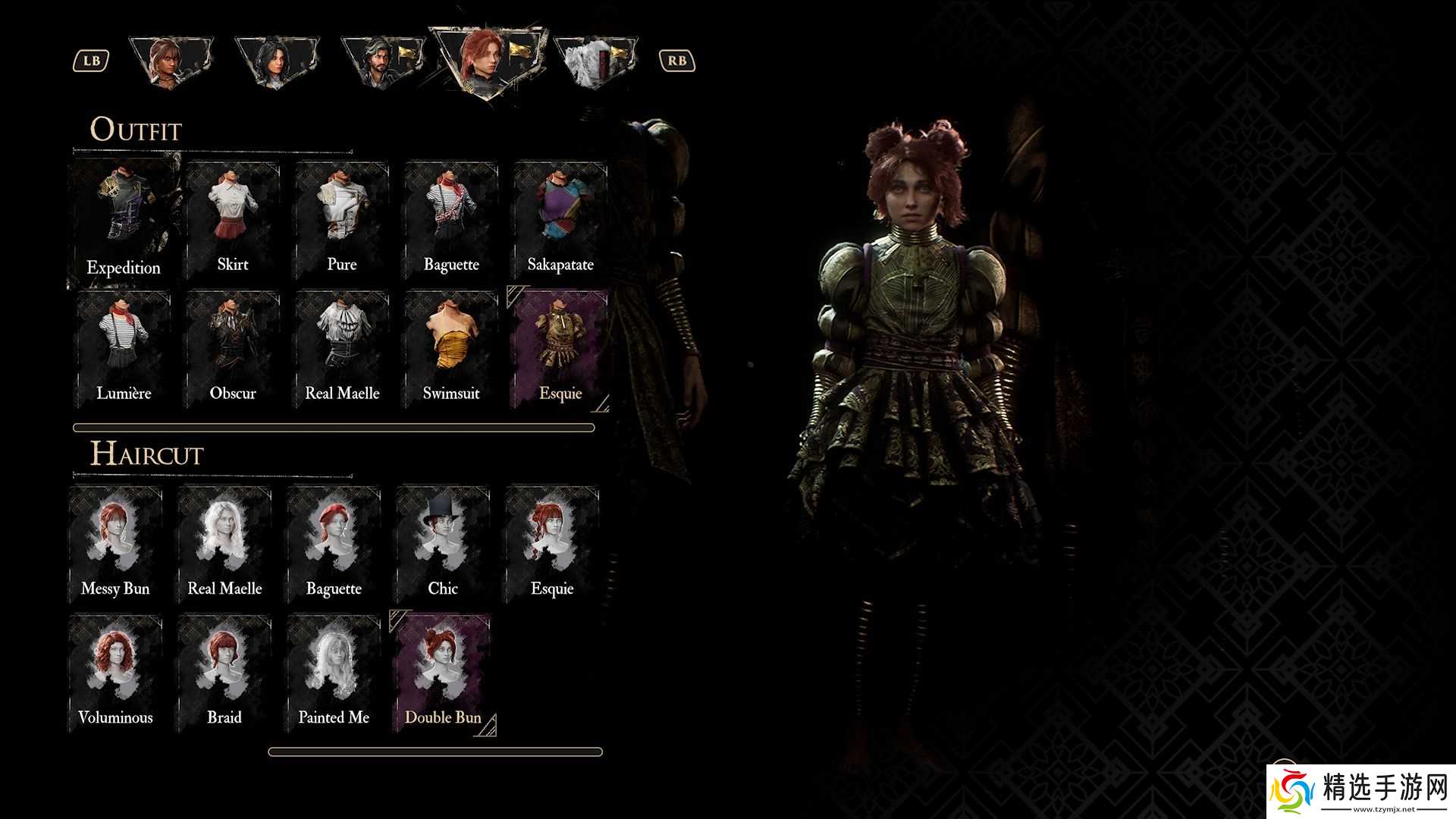Screen dimensions: 1456x819
Task: Equip the Real Maelle outfit
Action: pyautogui.click(x=342, y=349)
